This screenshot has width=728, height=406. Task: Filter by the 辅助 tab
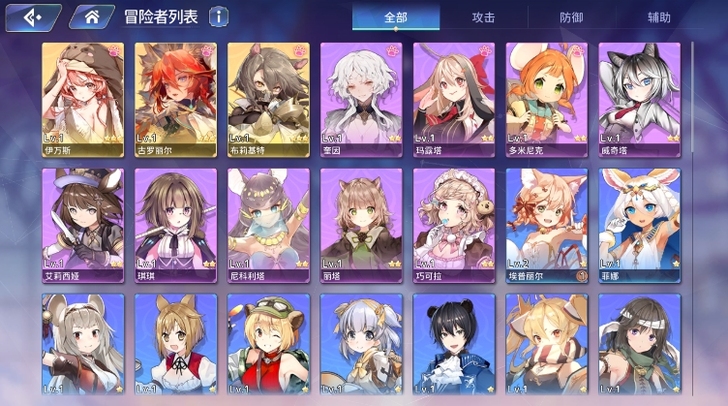tap(659, 17)
